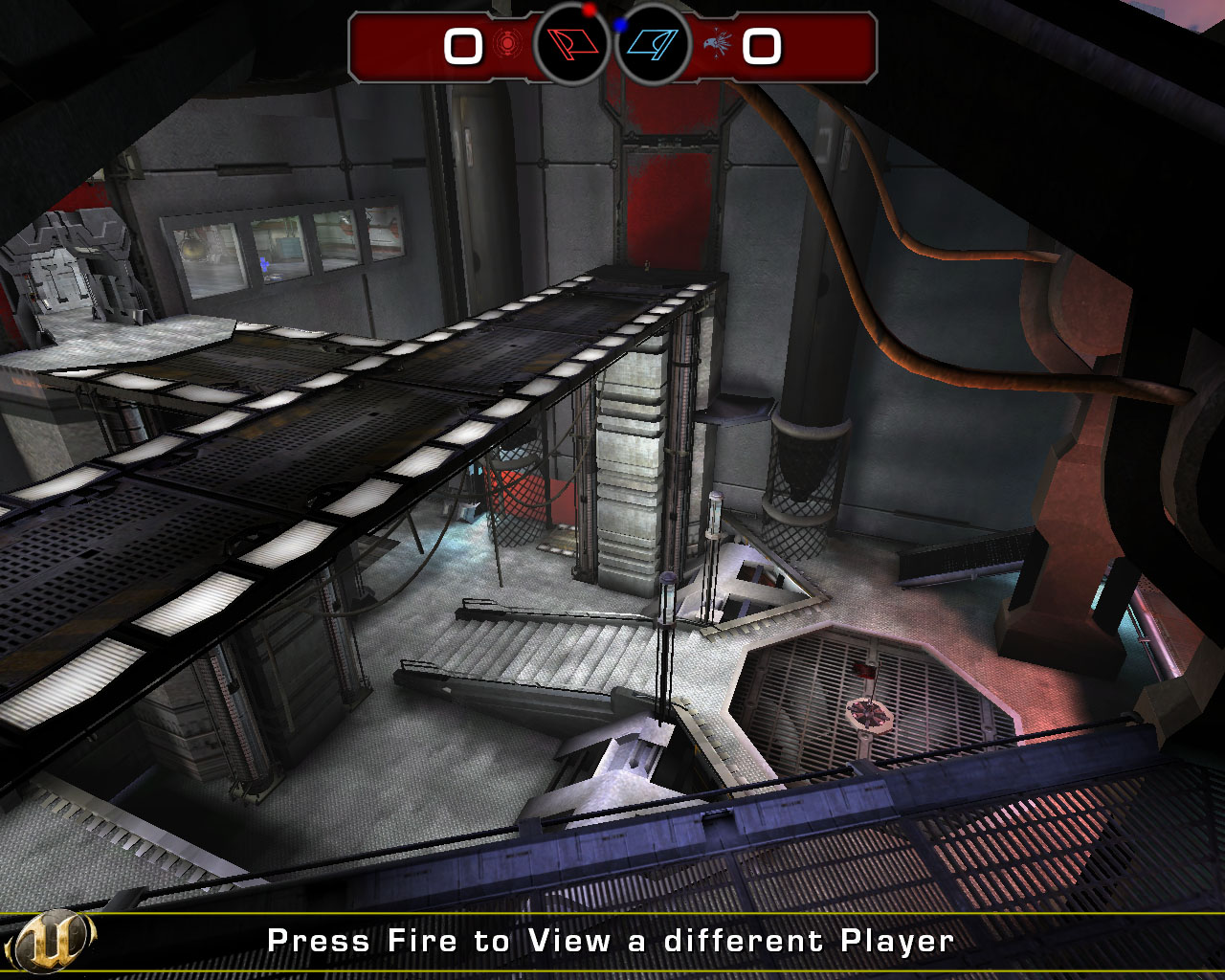Screen dimensions: 1225x980
Task: Click the blue team score of 0
Action: (x=763, y=44)
